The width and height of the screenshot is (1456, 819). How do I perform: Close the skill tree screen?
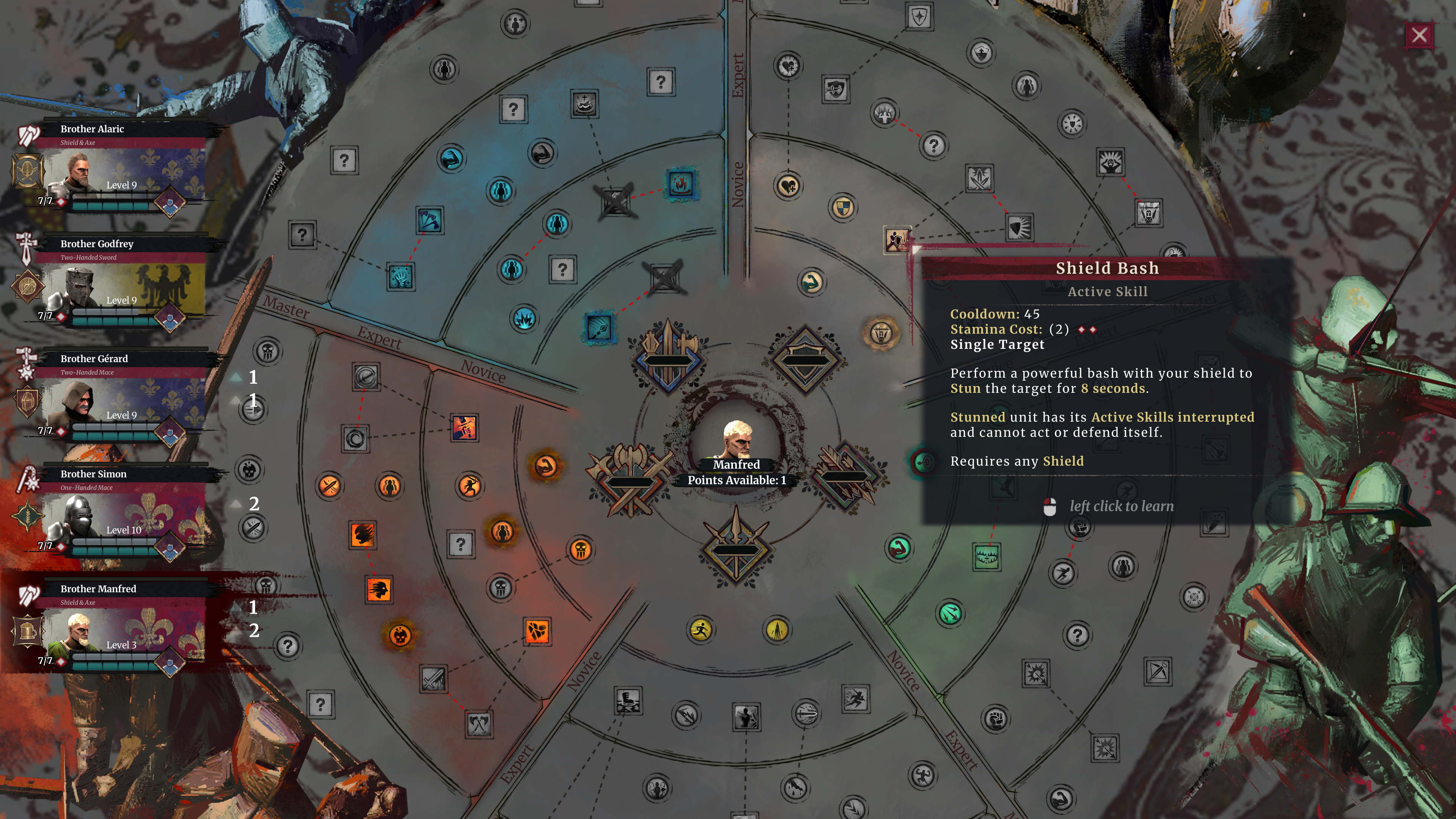[x=1419, y=36]
